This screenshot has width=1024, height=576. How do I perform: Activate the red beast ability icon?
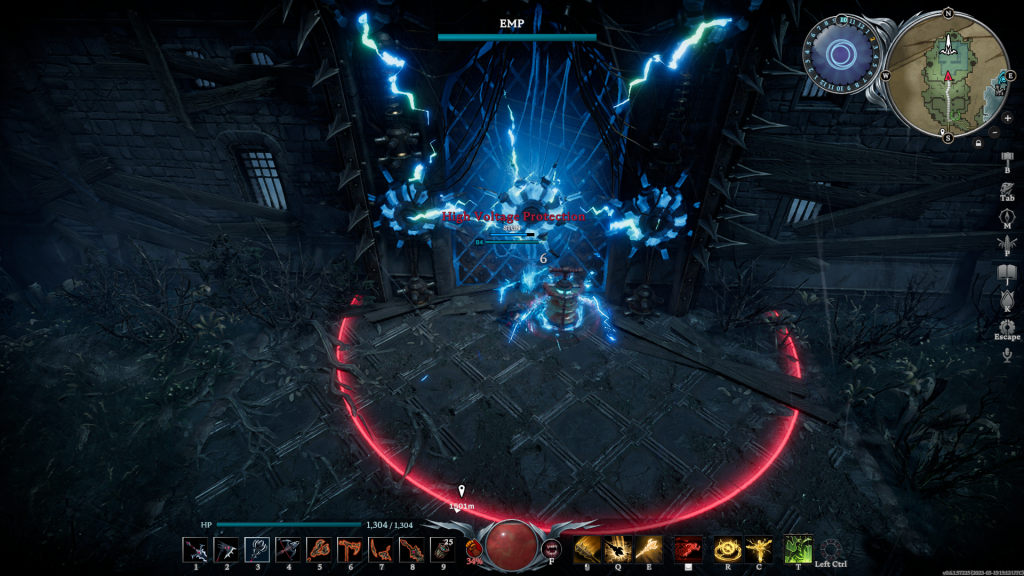[687, 549]
